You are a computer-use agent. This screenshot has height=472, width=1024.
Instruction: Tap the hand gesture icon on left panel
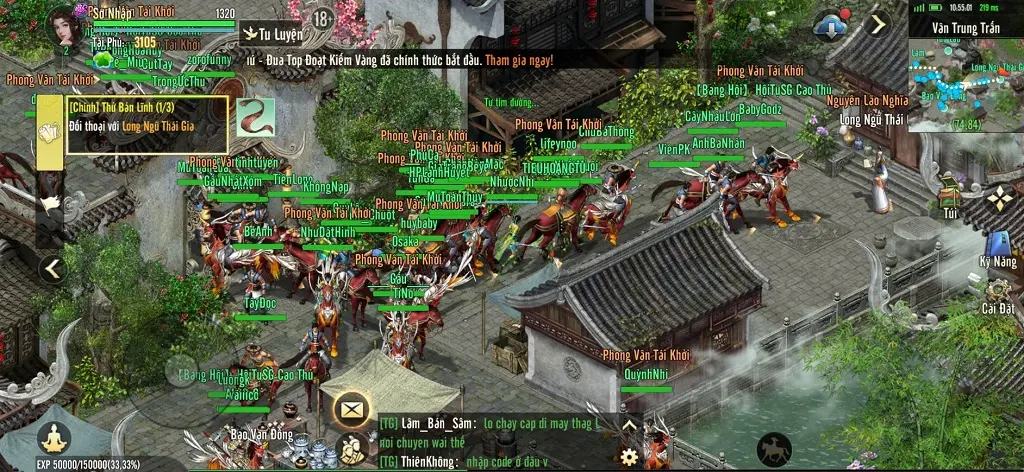point(48,203)
